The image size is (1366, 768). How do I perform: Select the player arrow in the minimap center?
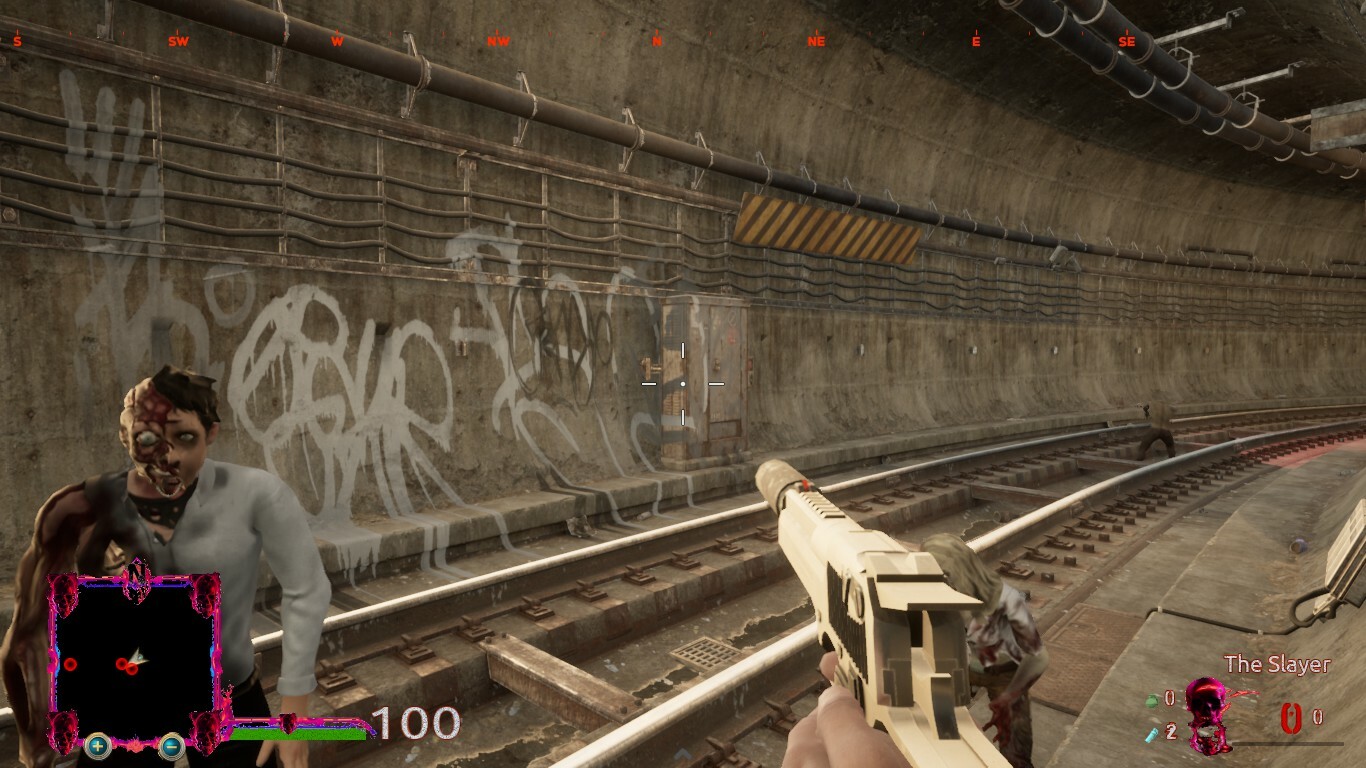coord(139,656)
